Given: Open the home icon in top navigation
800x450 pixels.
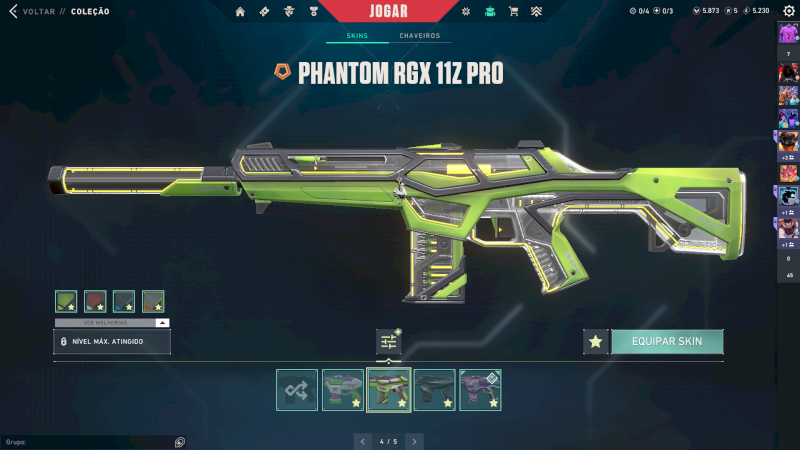Looking at the screenshot, I should click(240, 11).
